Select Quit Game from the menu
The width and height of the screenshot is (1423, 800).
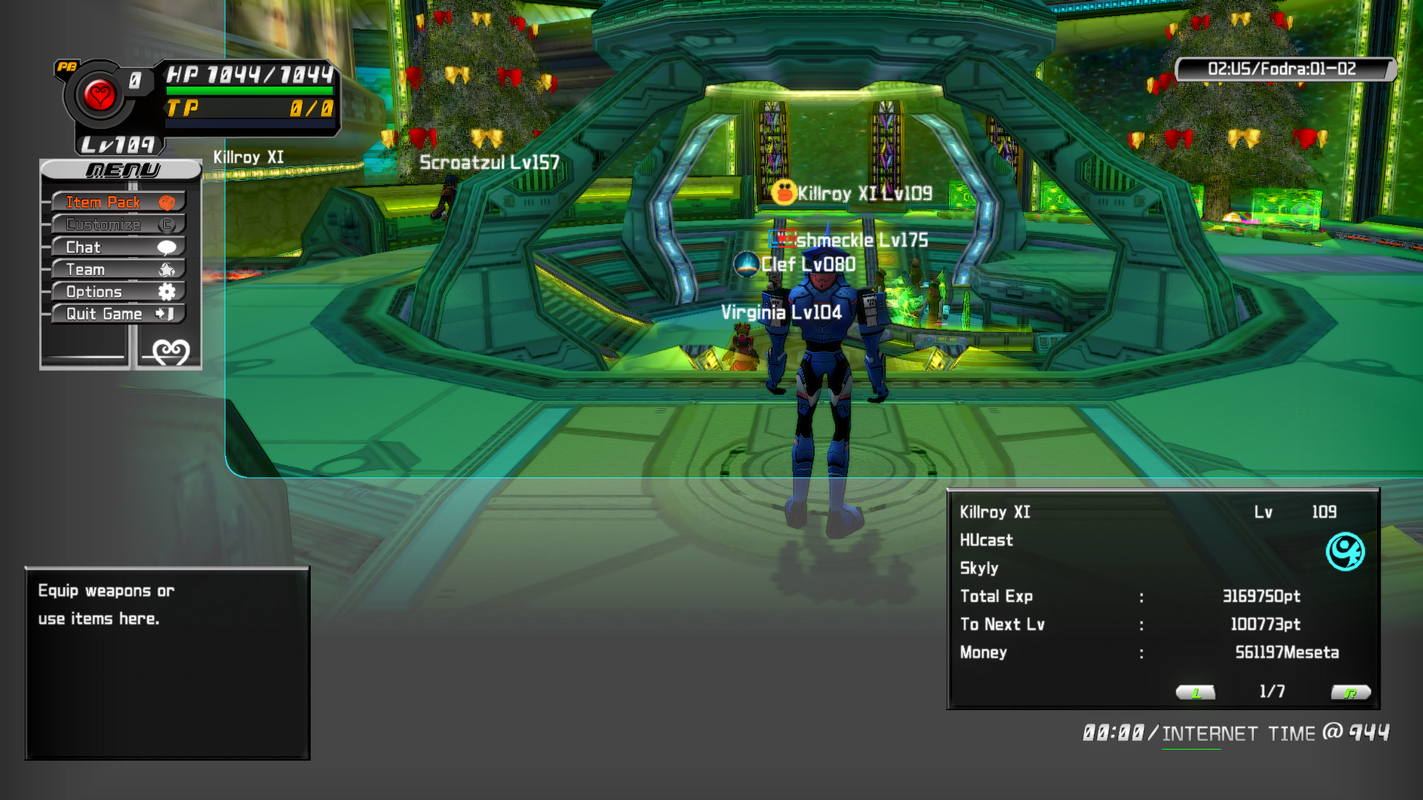point(118,314)
